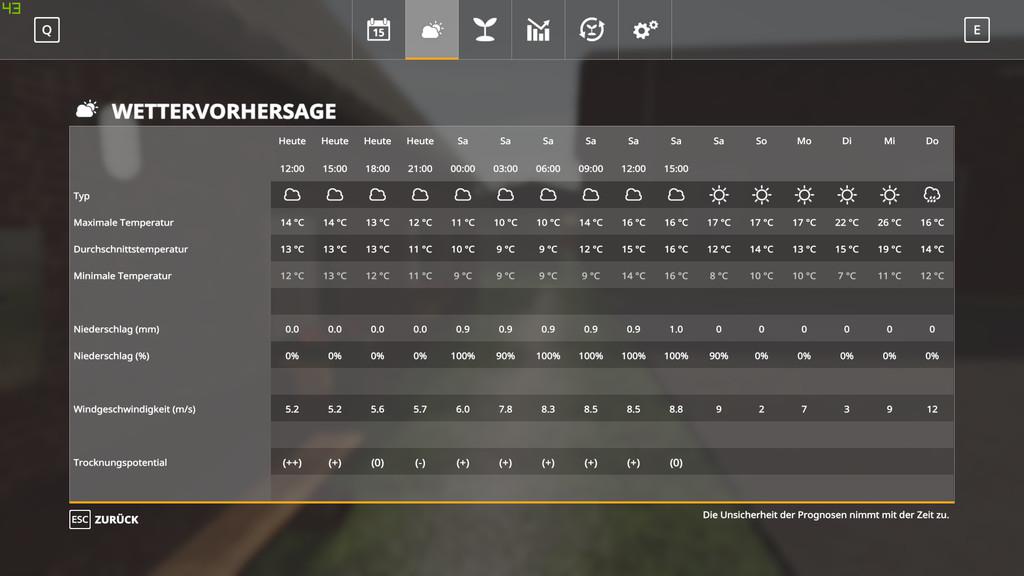Image resolution: width=1024 pixels, height=576 pixels.
Task: Show the circular arrows rotation tab
Action: [x=592, y=30]
